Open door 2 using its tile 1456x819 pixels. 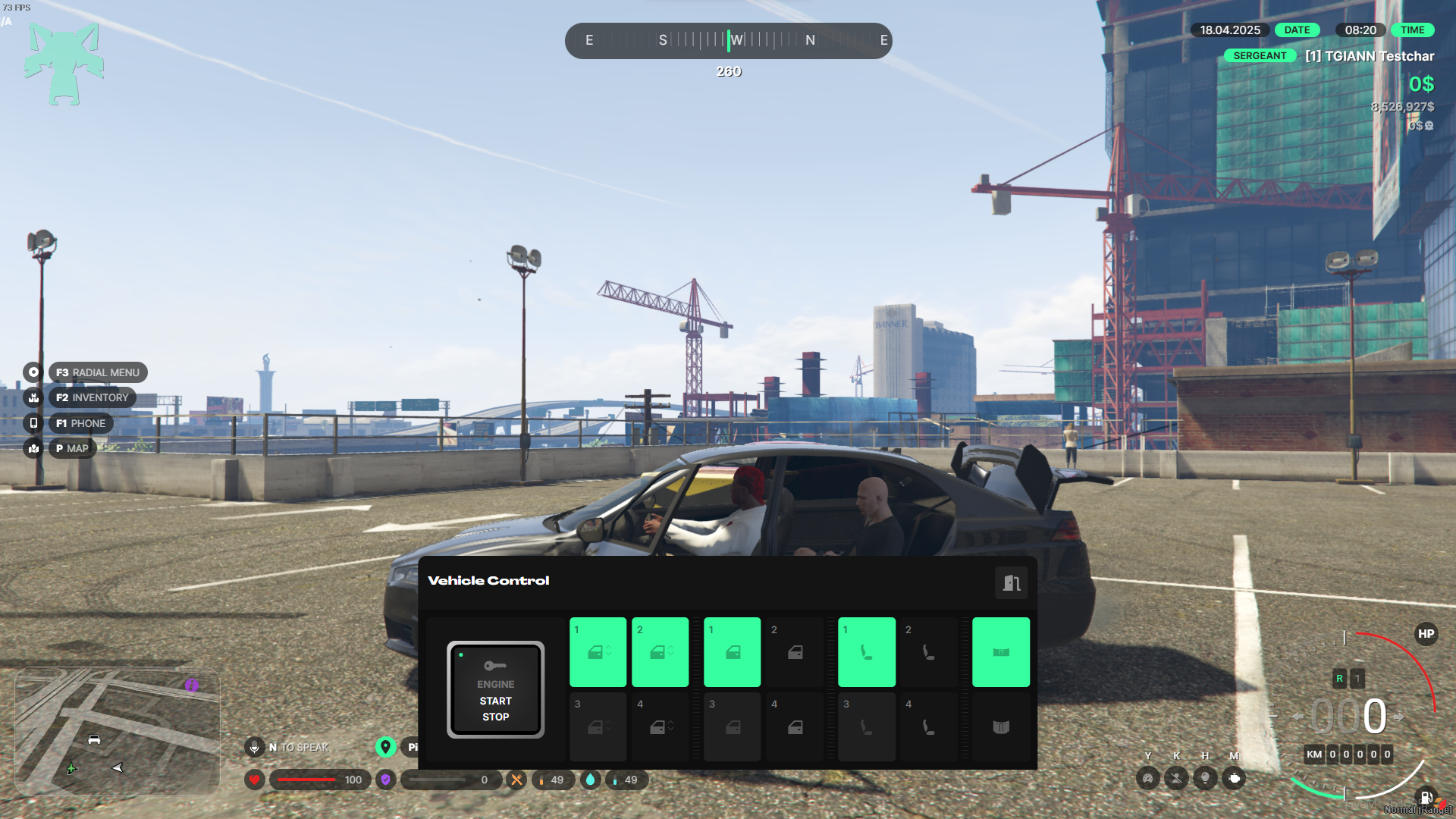794,652
